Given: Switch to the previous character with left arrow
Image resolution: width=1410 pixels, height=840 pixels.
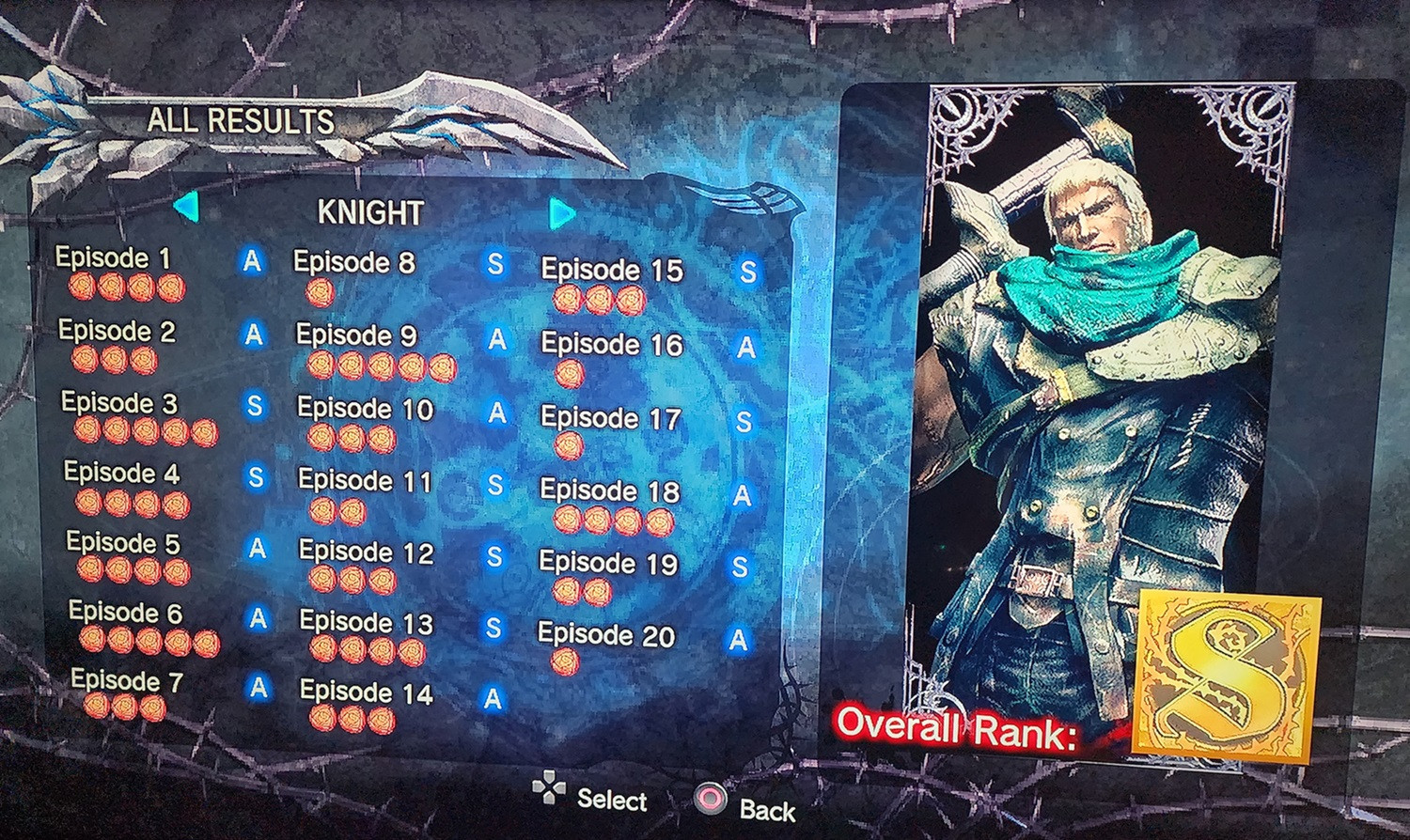Looking at the screenshot, I should [x=187, y=207].
